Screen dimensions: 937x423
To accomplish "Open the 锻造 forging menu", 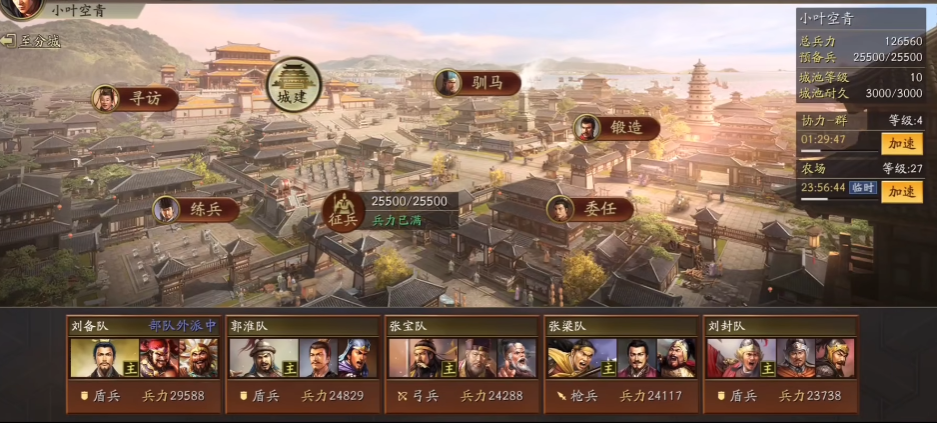I will tap(616, 127).
